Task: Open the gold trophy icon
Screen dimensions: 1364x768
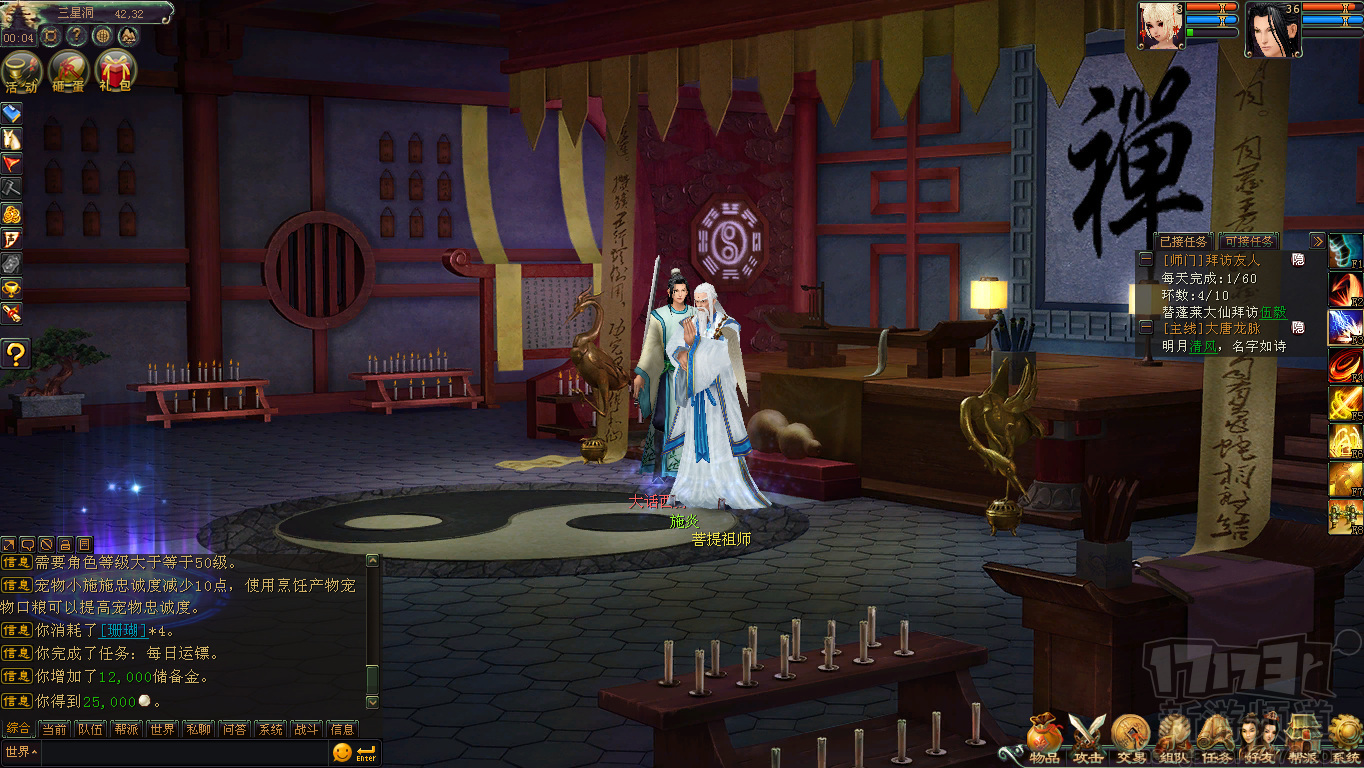Action: [12, 289]
